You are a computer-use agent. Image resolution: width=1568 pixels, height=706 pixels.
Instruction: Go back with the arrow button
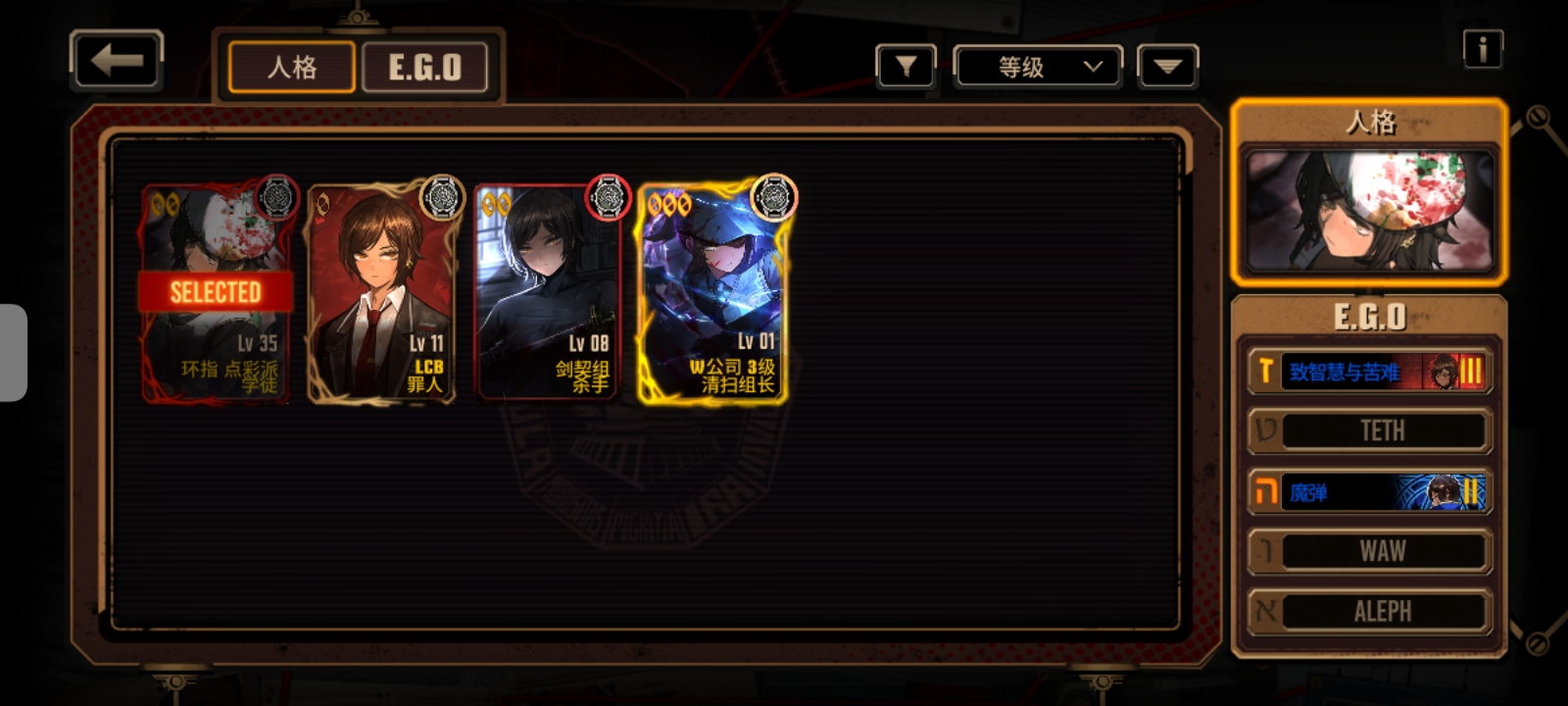117,61
